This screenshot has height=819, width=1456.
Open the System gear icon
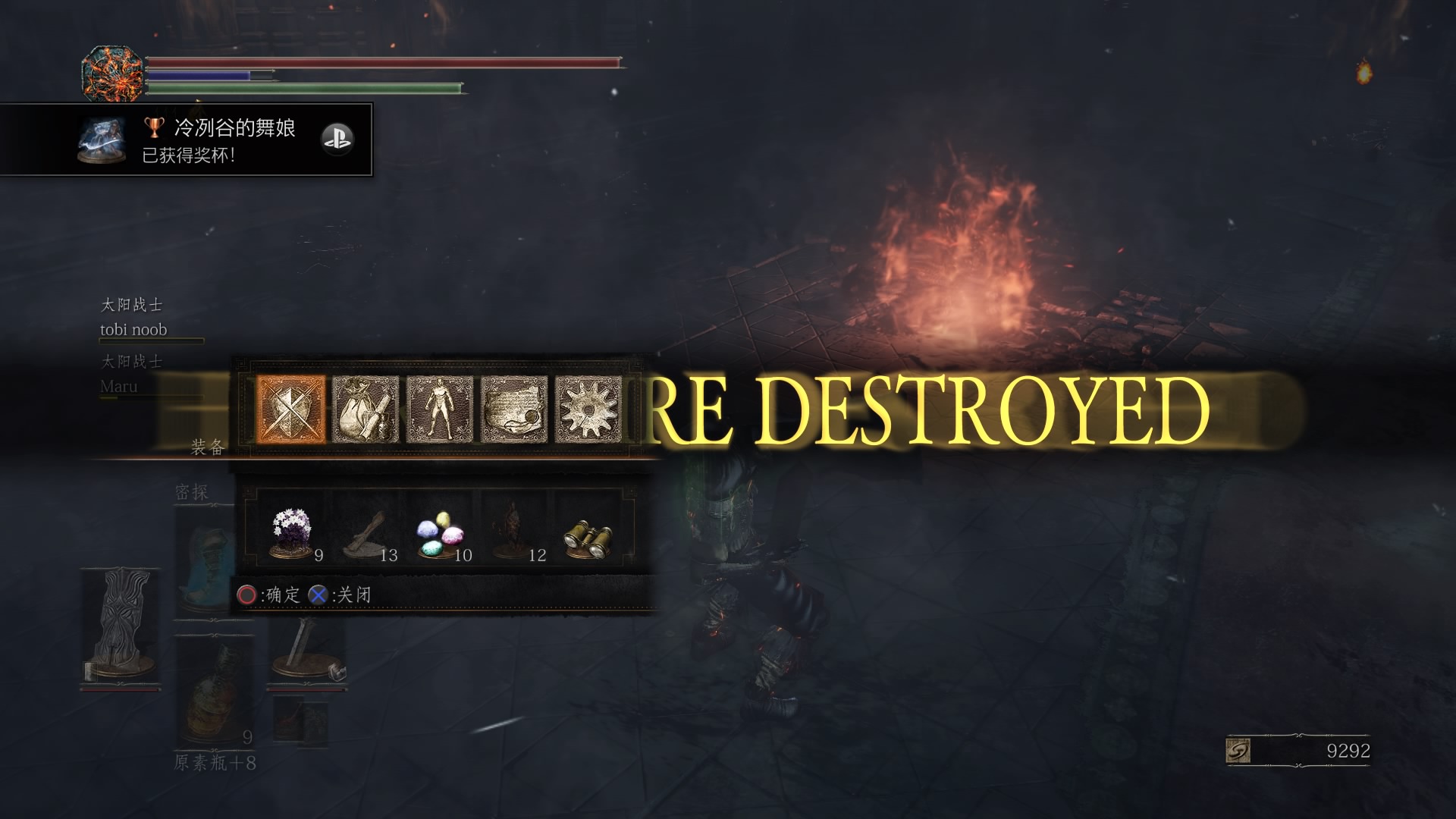point(588,409)
